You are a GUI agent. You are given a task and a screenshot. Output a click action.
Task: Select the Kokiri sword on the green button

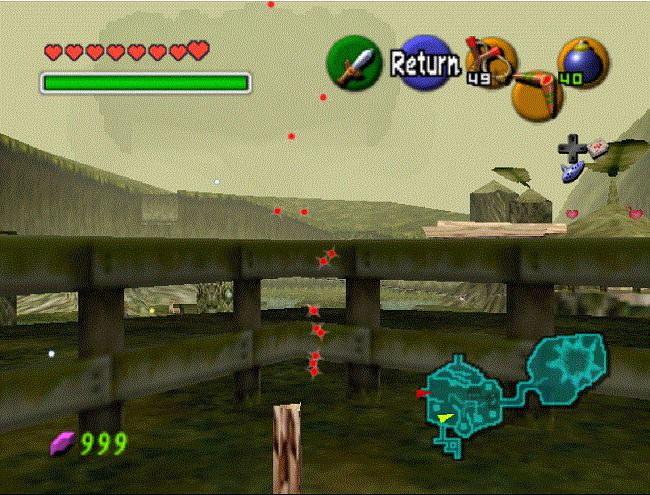(x=354, y=63)
